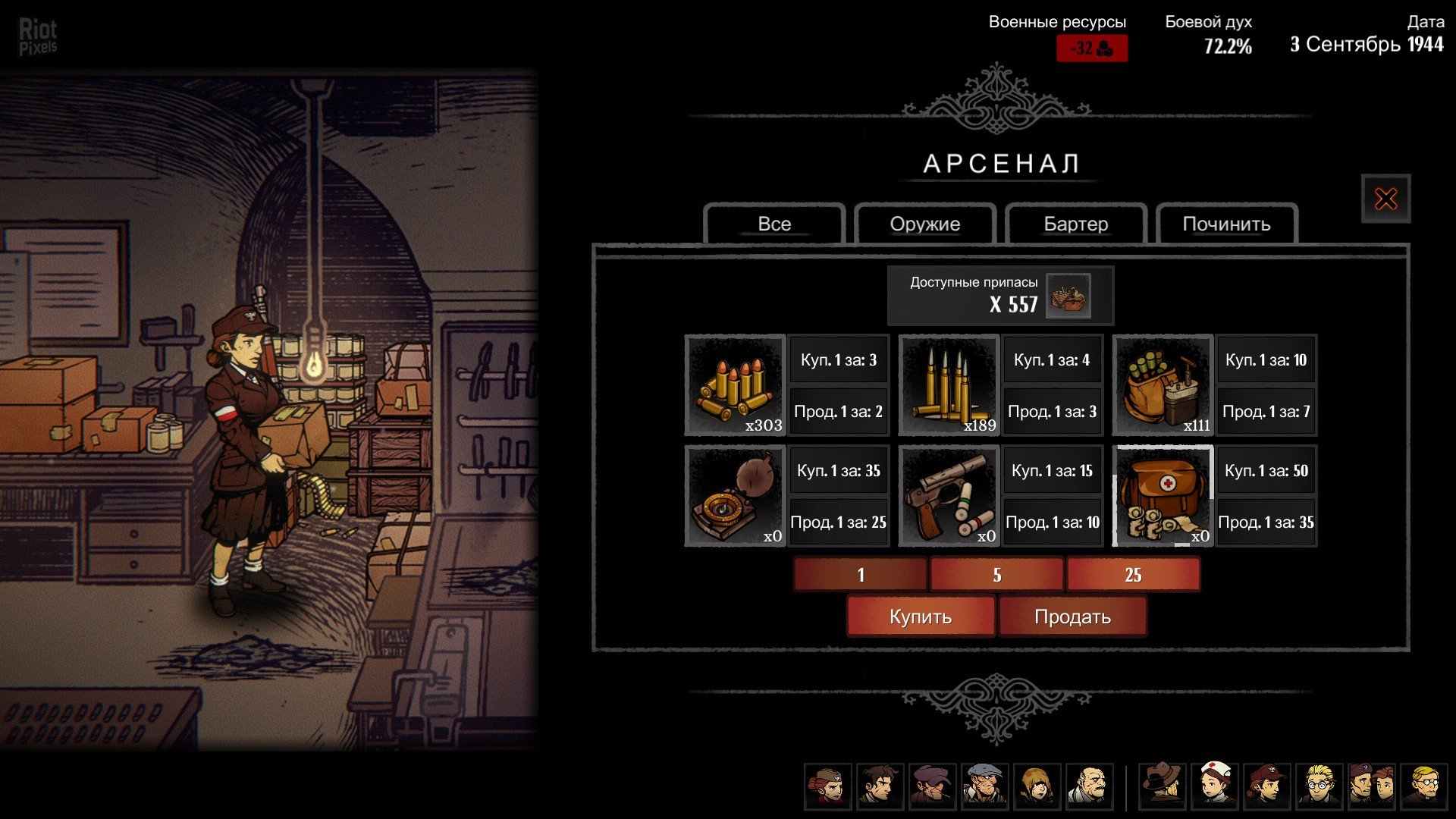Viewport: 1456px width, 819px height.
Task: Select the pistol ammo slot x303
Action: point(735,385)
